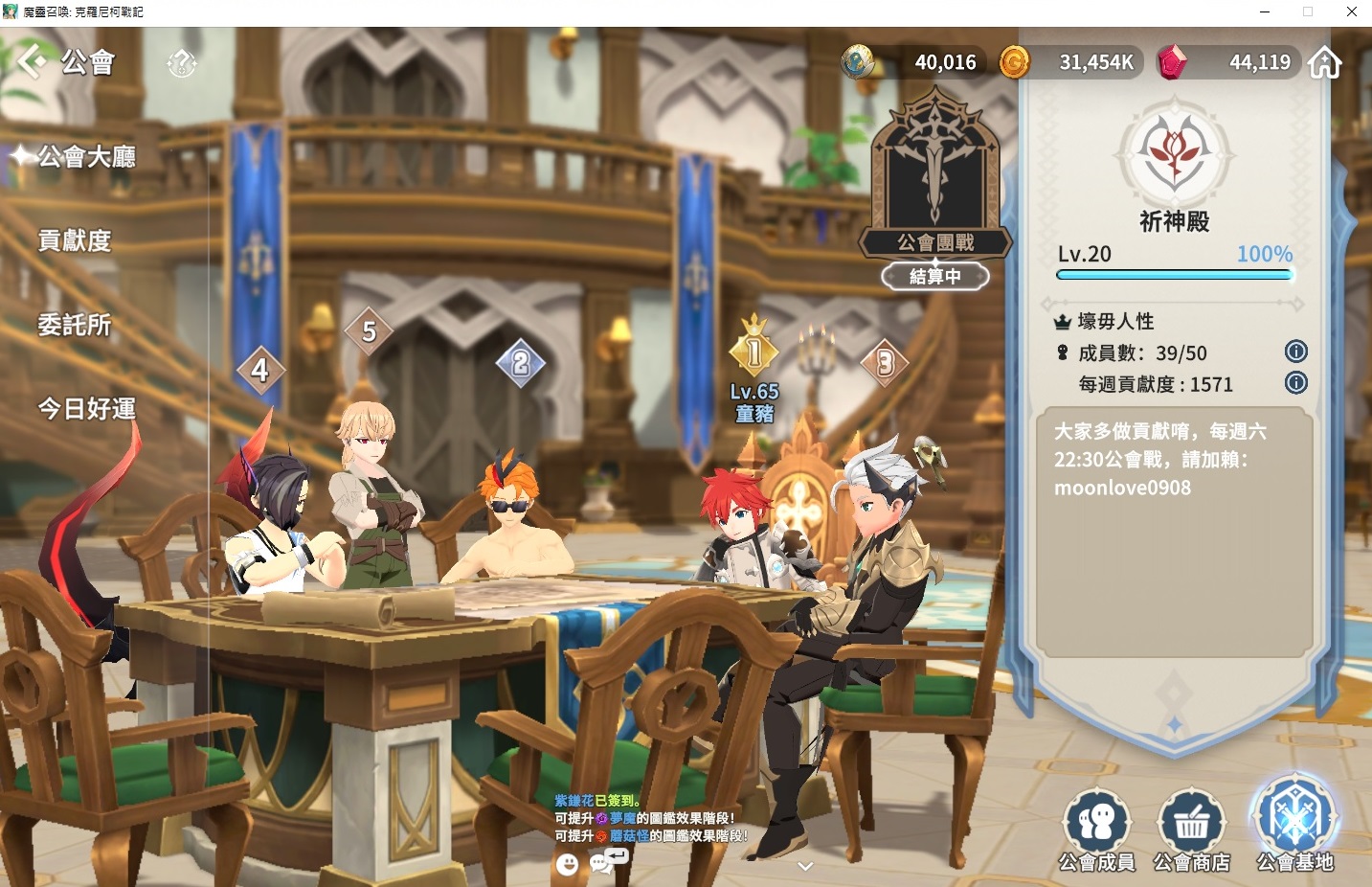This screenshot has height=887, width=1372.
Task: Click the 結算中 status button
Action: click(x=935, y=277)
